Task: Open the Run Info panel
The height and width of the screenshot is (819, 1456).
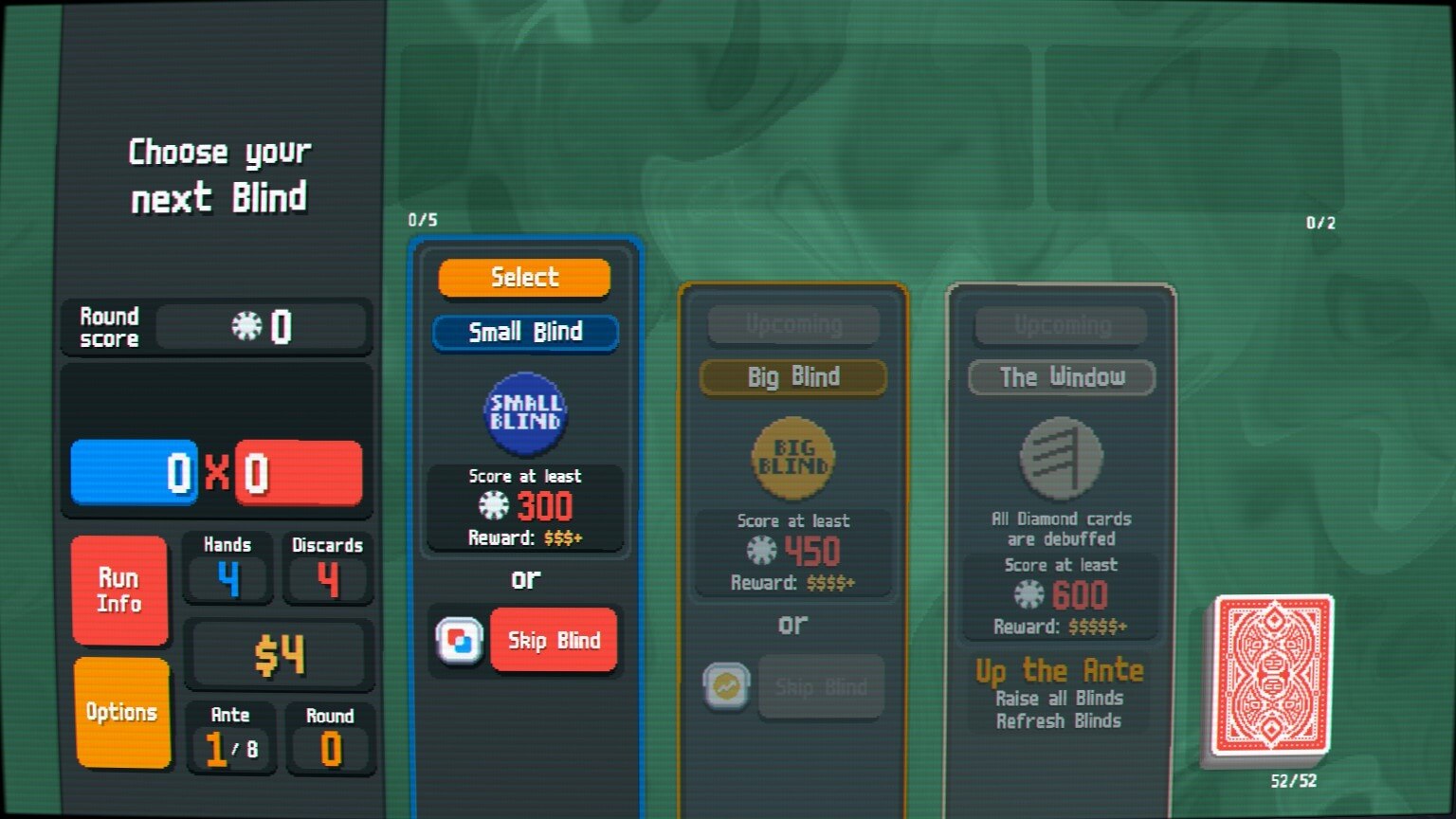Action: click(119, 588)
